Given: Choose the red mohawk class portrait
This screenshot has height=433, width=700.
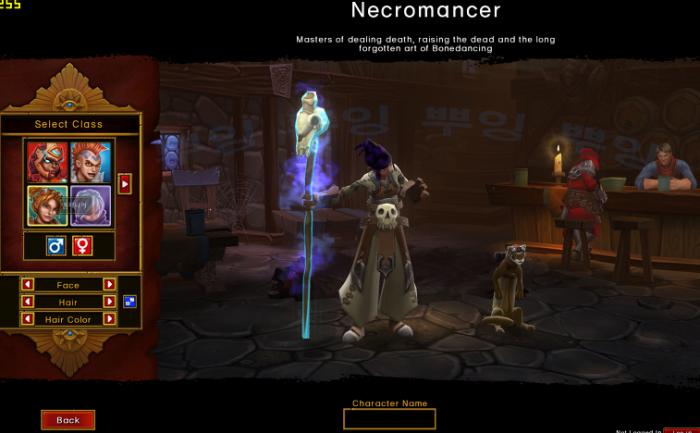Looking at the screenshot, I should click(91, 160).
